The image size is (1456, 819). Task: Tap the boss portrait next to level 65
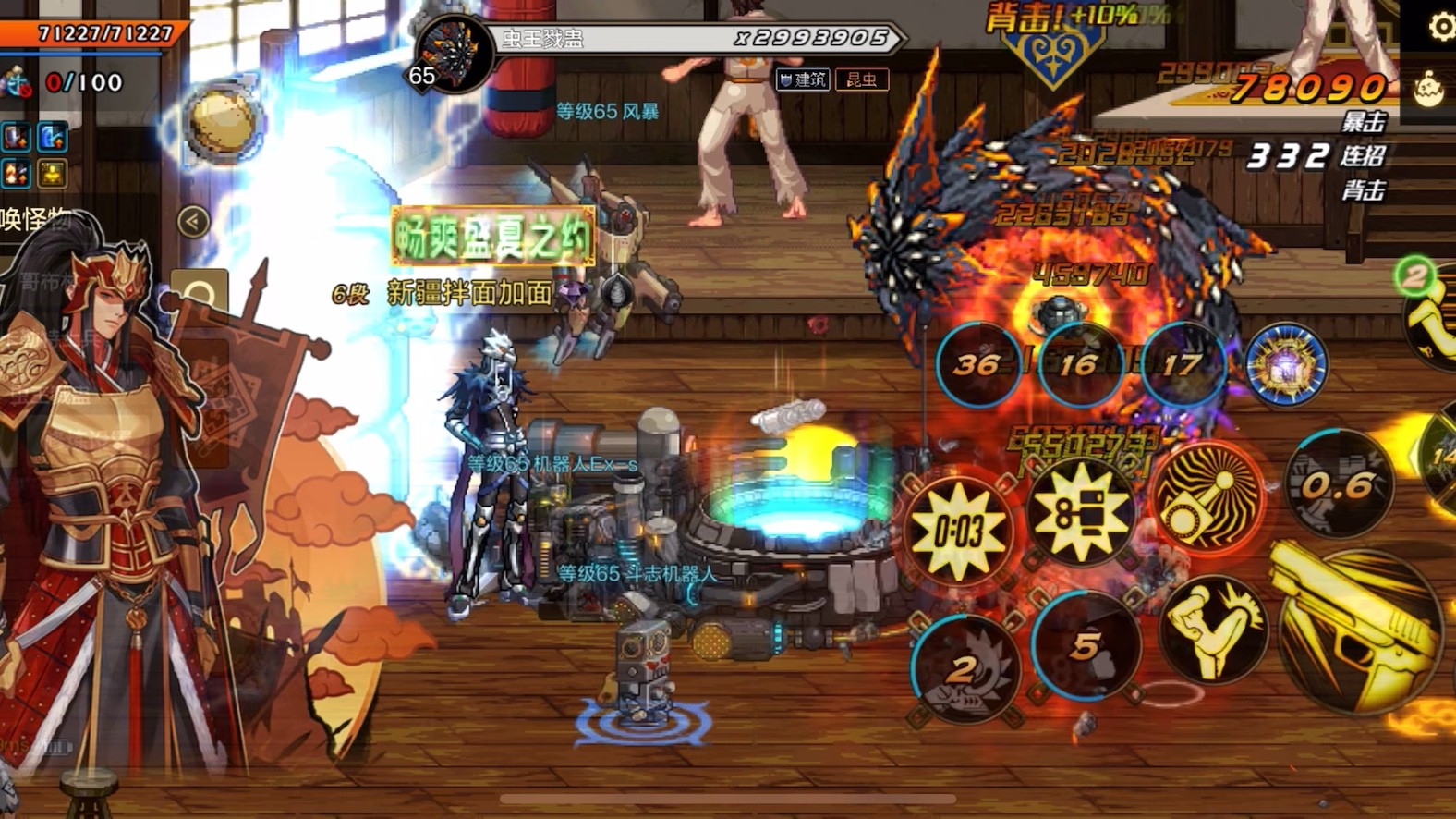point(455,55)
